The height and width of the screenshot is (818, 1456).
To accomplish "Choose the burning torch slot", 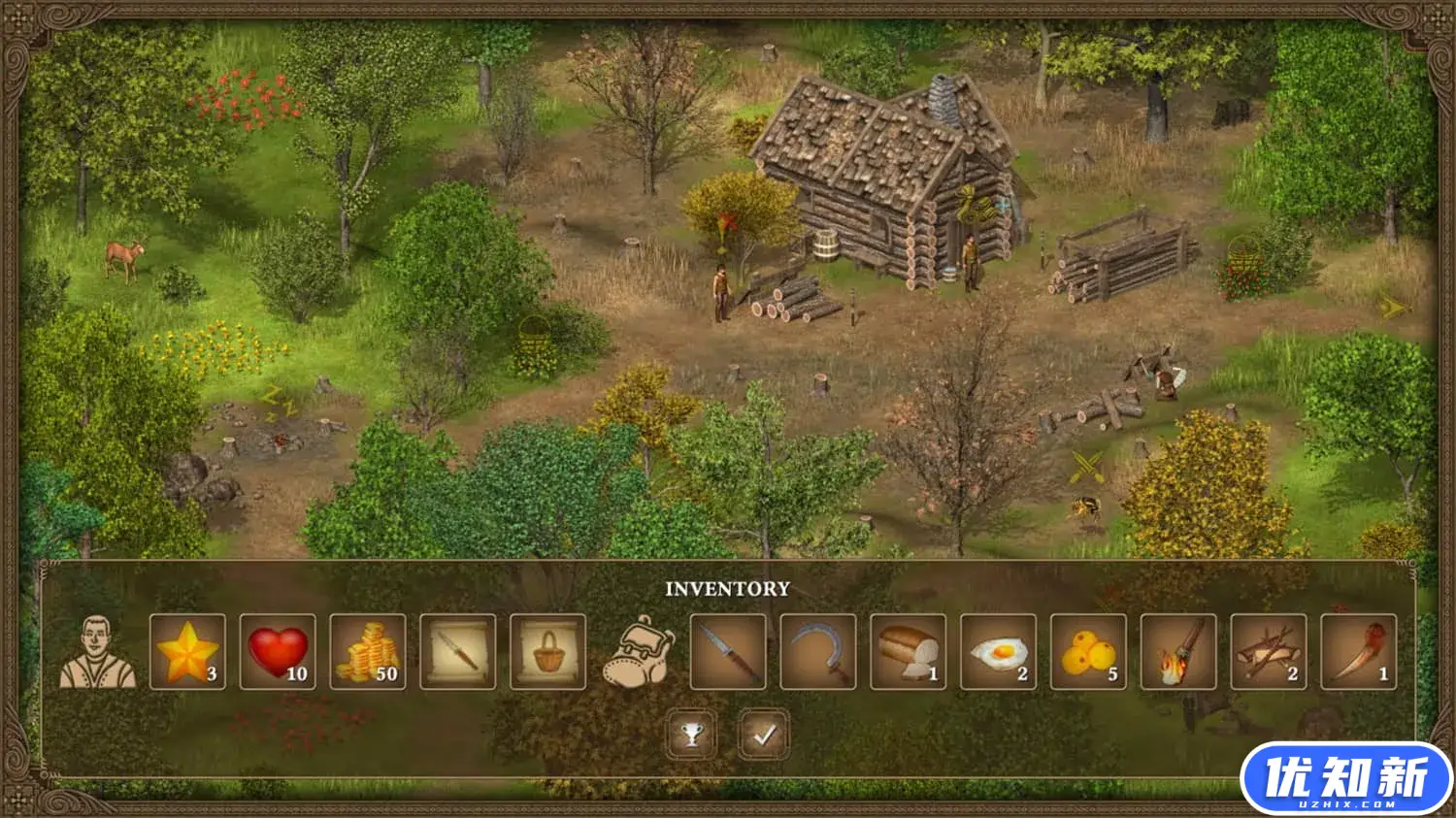I will (x=1178, y=652).
